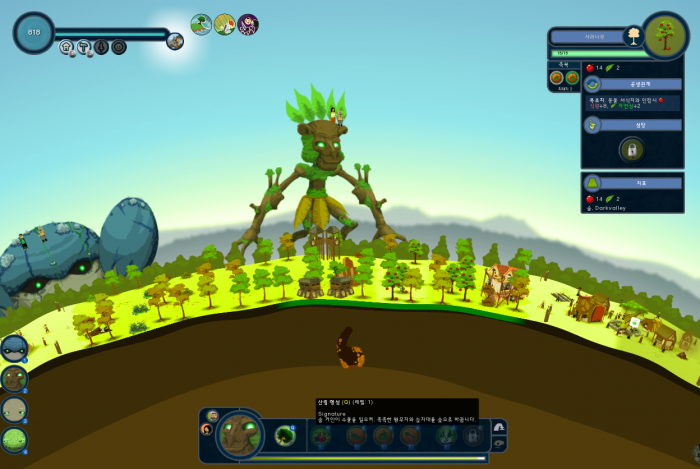Screen dimensions: 700x469
Task: Select the blue ocean giant icon
Action: [14, 347]
